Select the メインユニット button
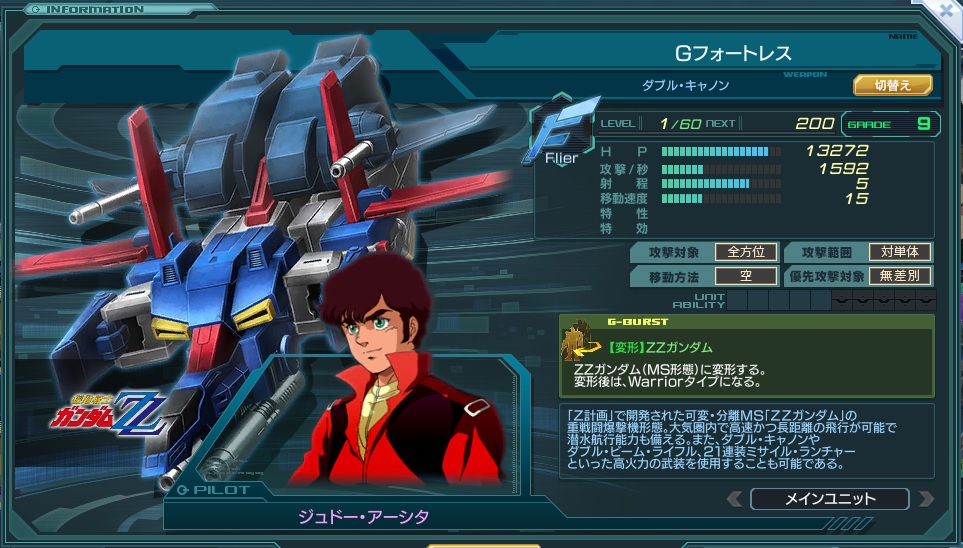 (829, 499)
